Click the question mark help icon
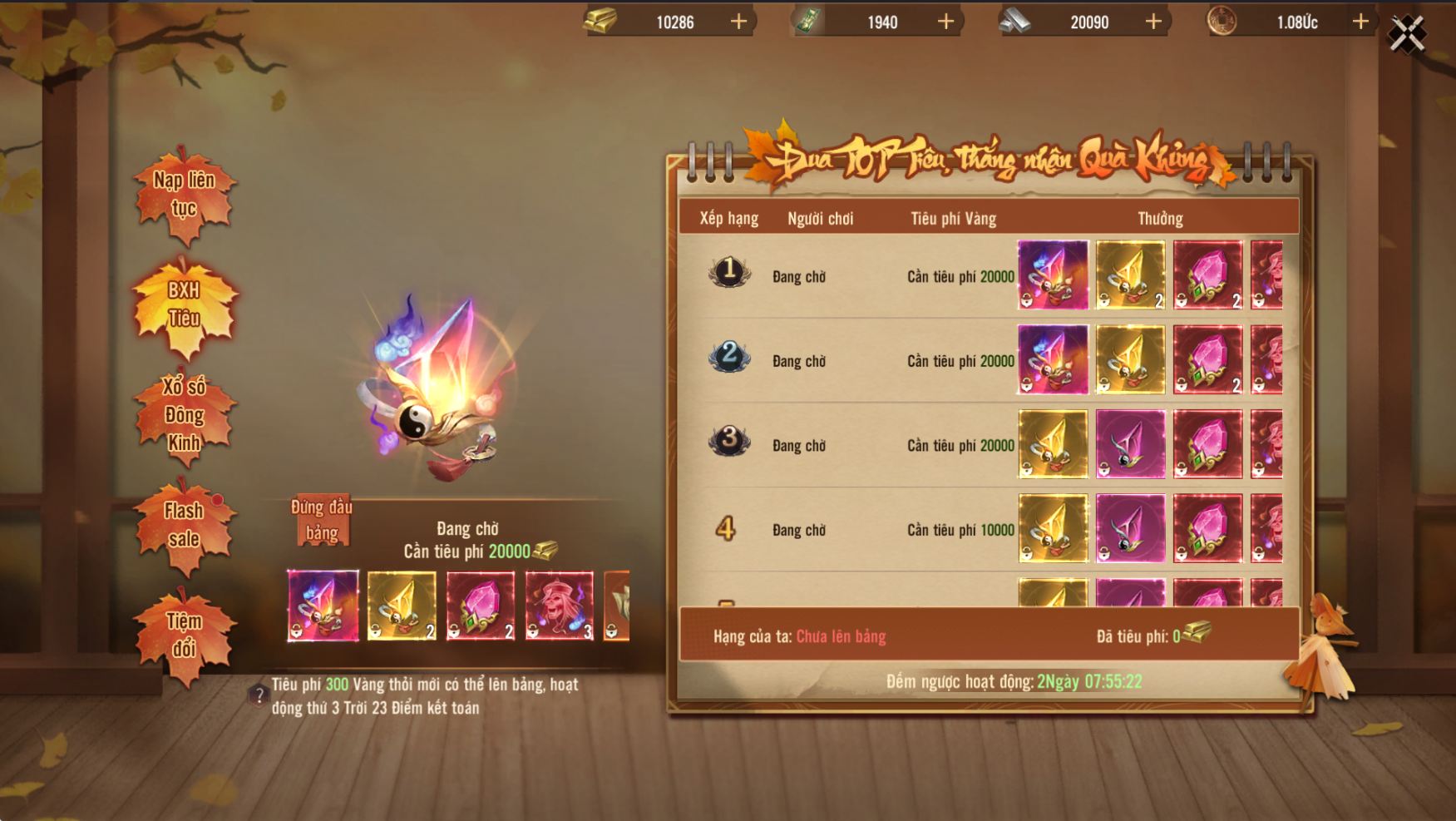 [x=259, y=695]
